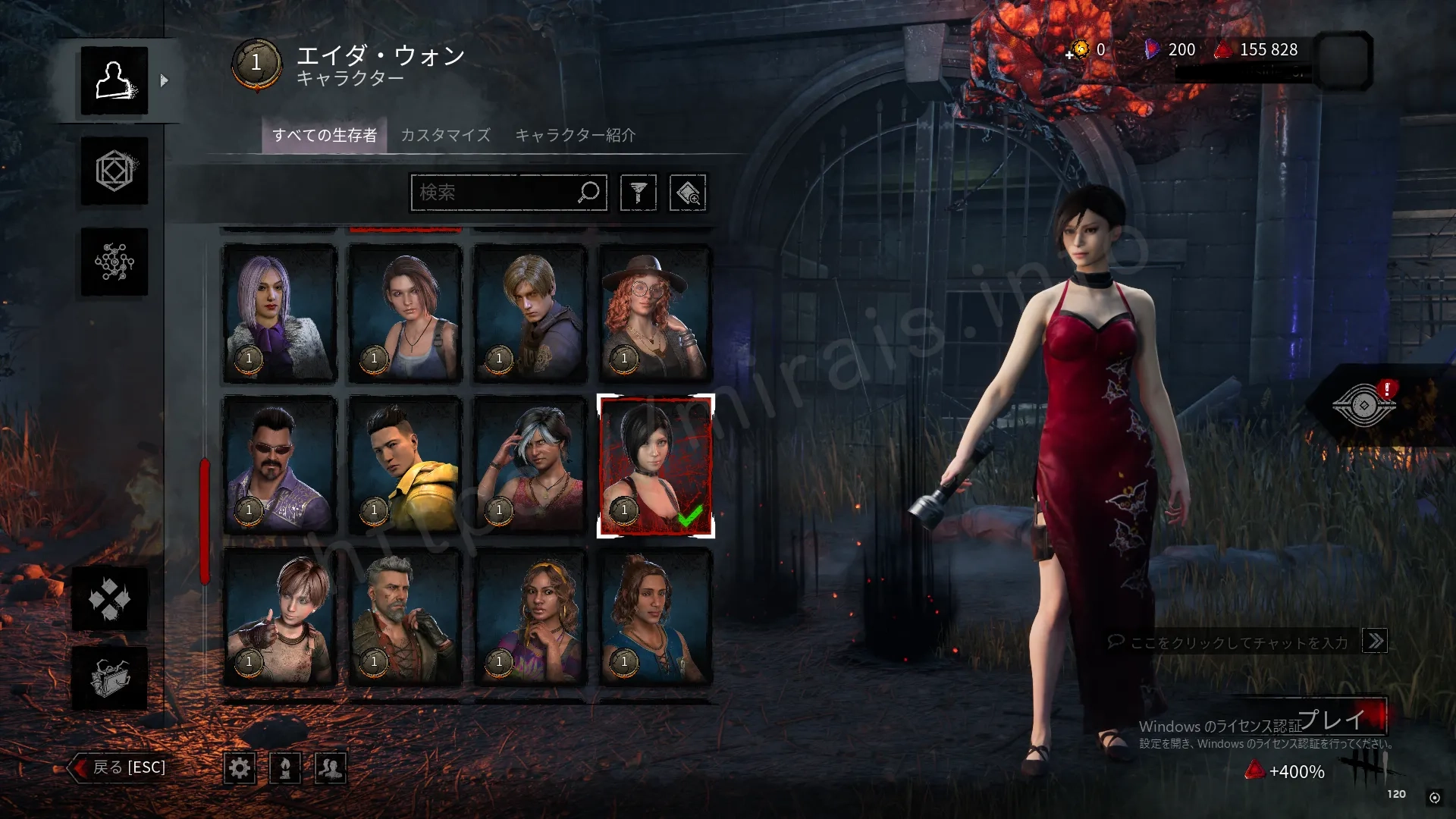Open the キャラクター紹介 tab

click(x=575, y=135)
